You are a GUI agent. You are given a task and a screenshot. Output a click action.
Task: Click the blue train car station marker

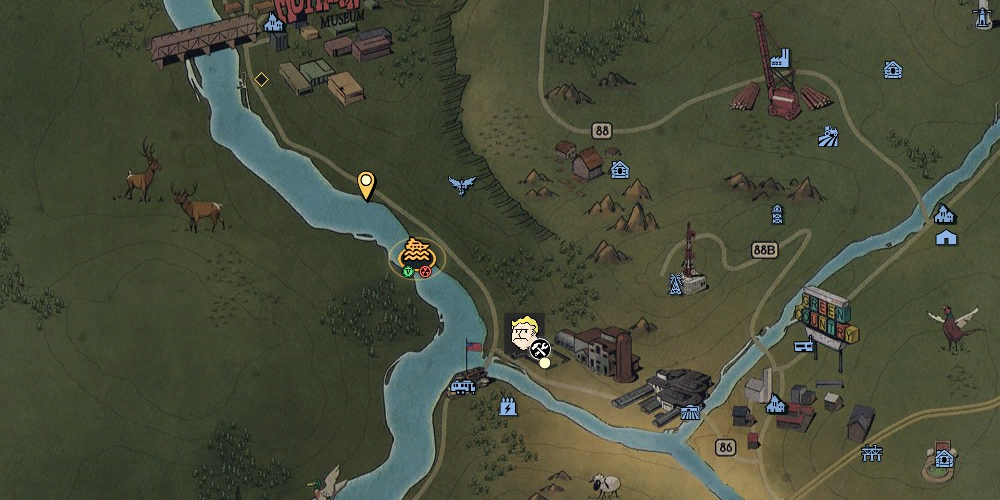tap(463, 385)
